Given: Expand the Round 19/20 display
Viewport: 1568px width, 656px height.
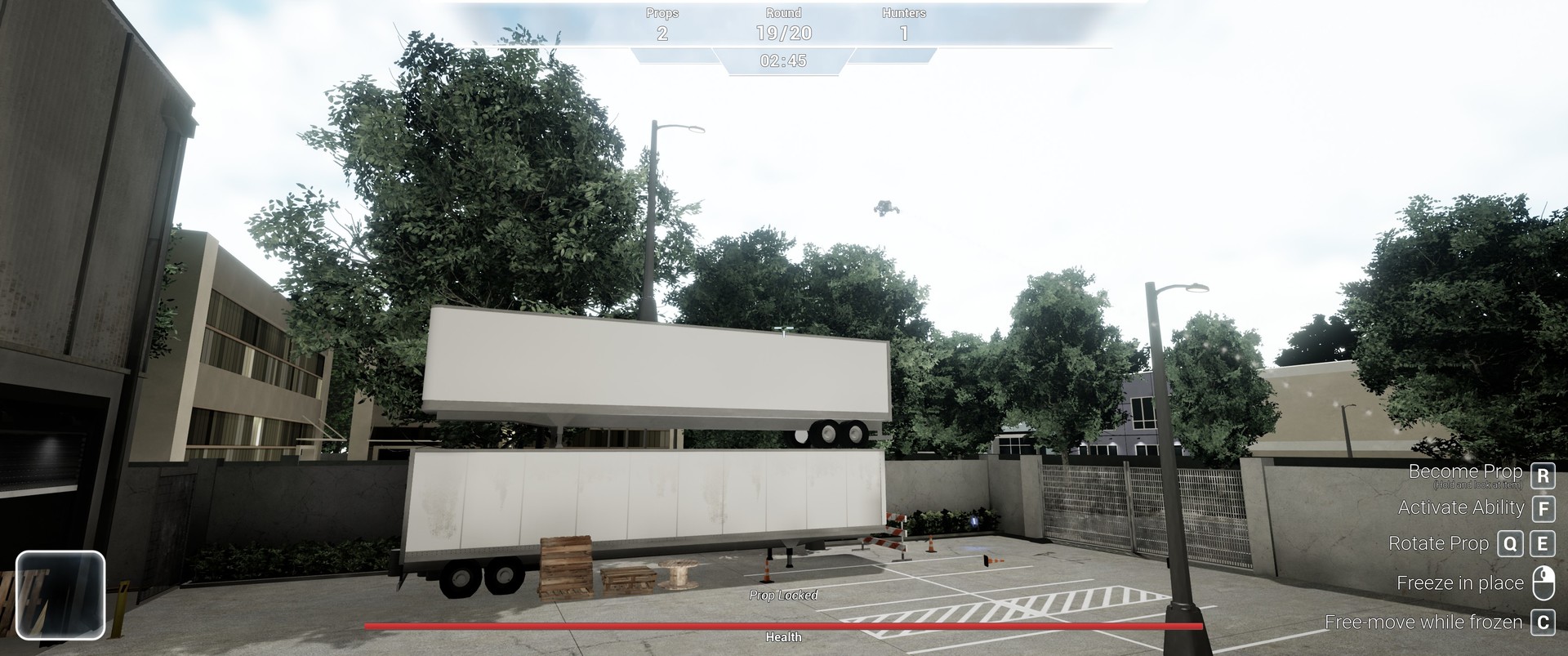Looking at the screenshot, I should click(x=782, y=23).
